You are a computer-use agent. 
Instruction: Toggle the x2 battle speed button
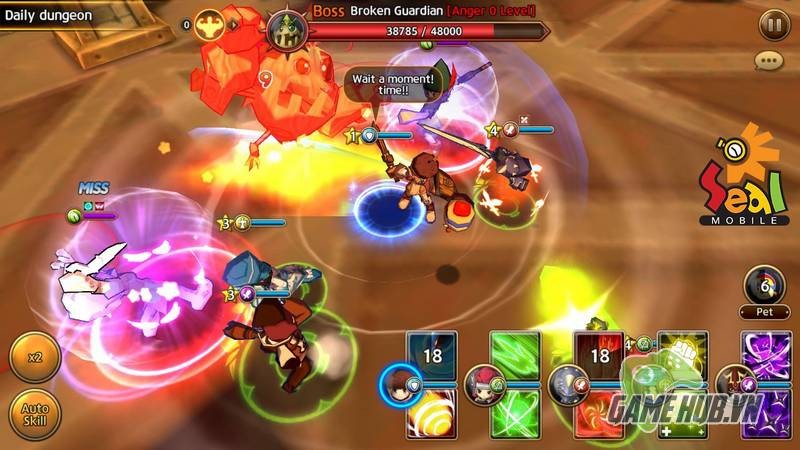coord(34,358)
